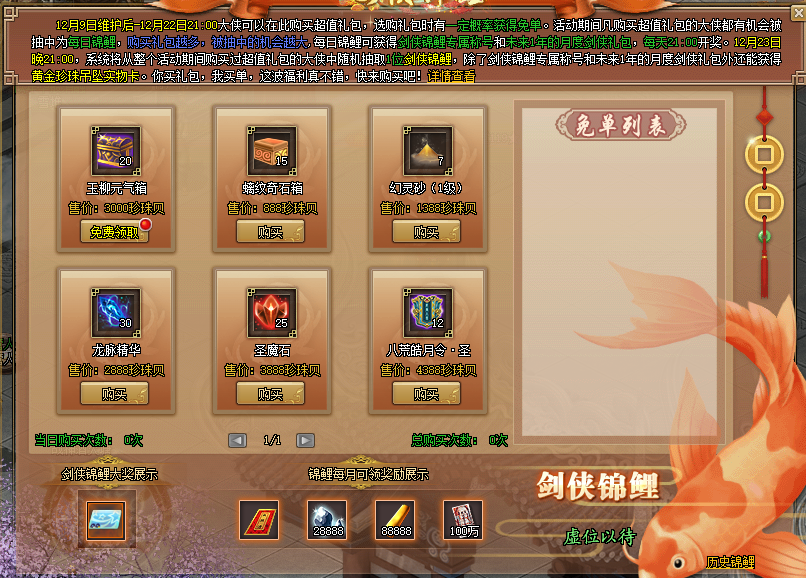Buy the 圣魔石 pack
Viewport: 806px width, 578px height.
tap(270, 394)
